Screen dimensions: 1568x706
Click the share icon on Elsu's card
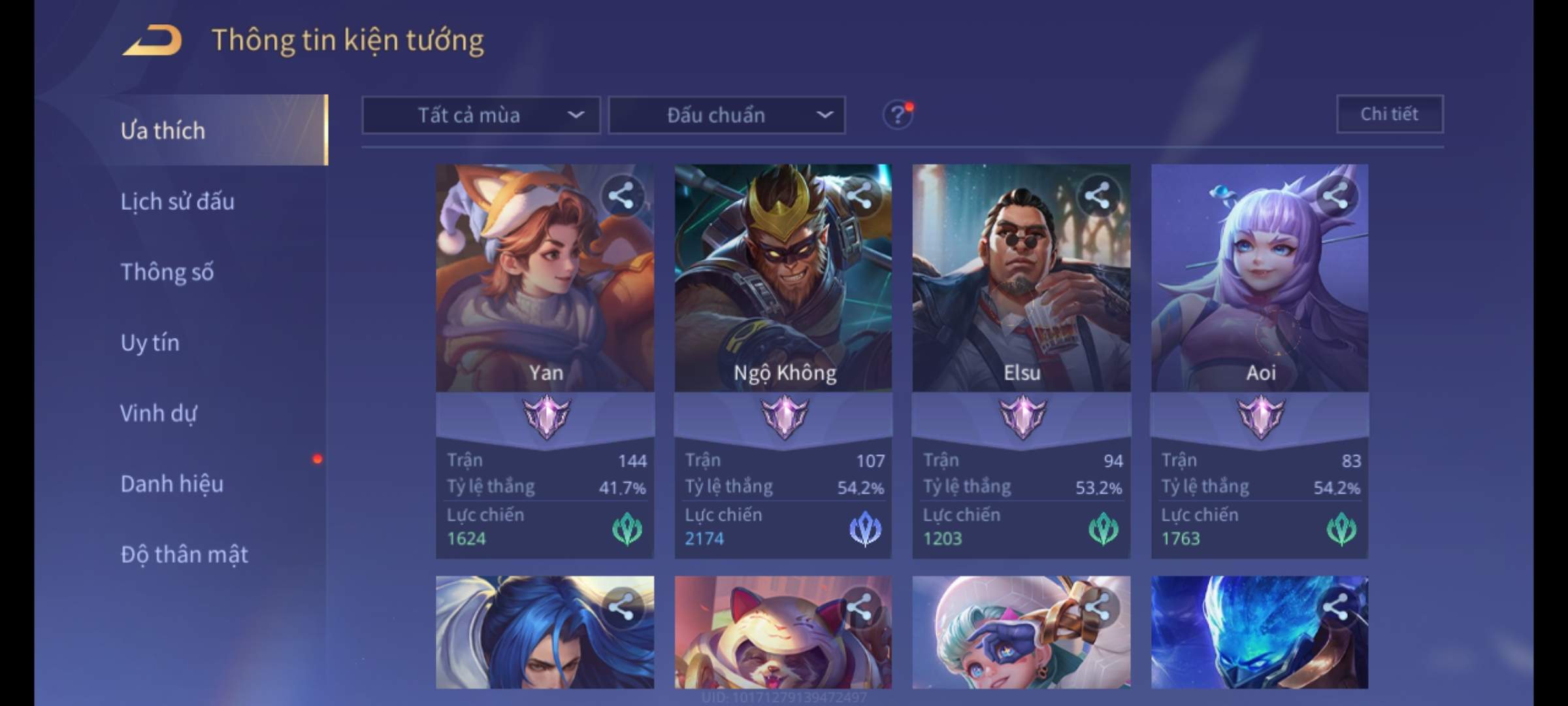pos(1097,195)
